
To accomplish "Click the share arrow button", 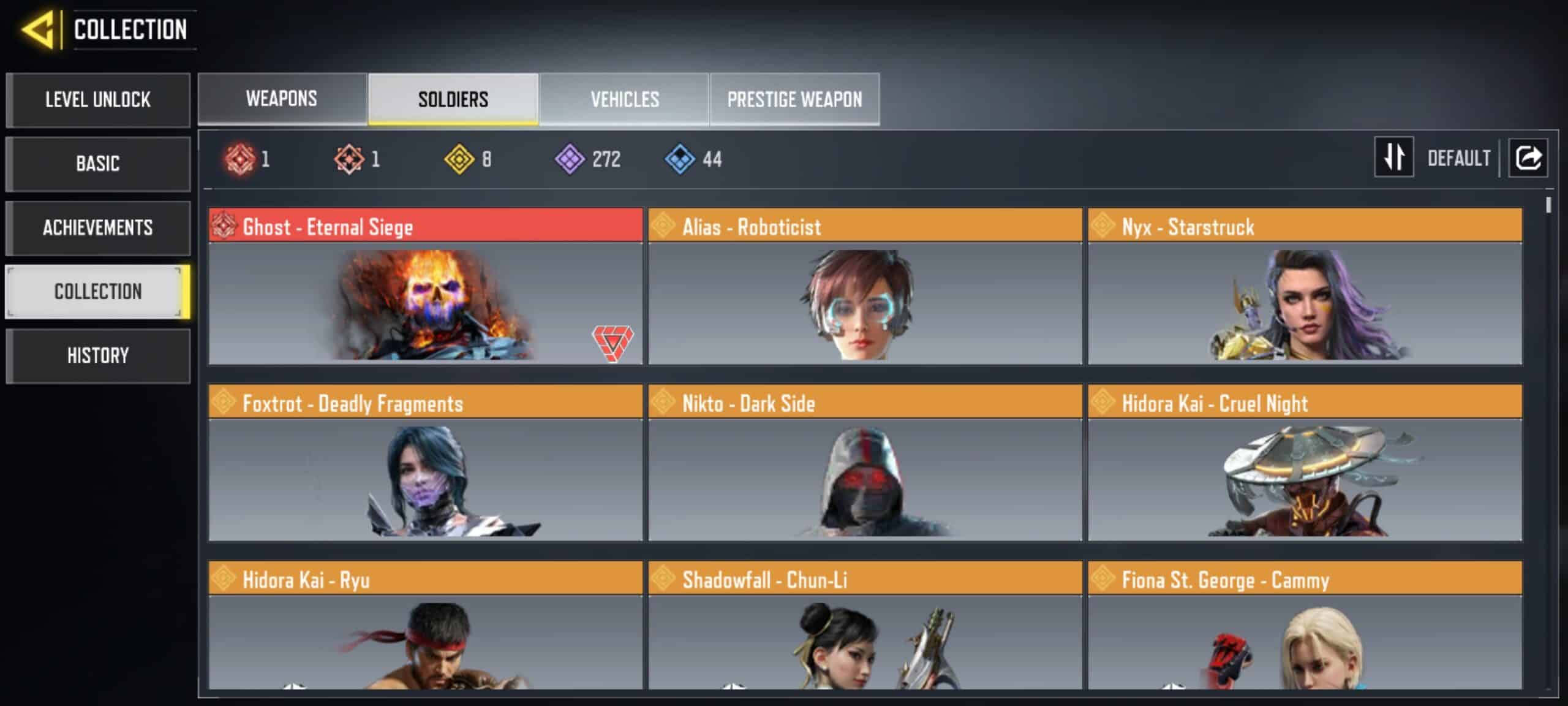I will [1528, 158].
